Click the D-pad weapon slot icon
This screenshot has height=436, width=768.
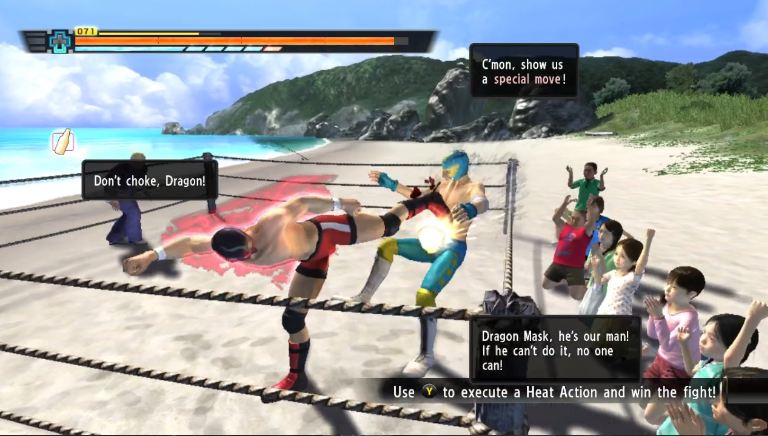pyautogui.click(x=59, y=42)
